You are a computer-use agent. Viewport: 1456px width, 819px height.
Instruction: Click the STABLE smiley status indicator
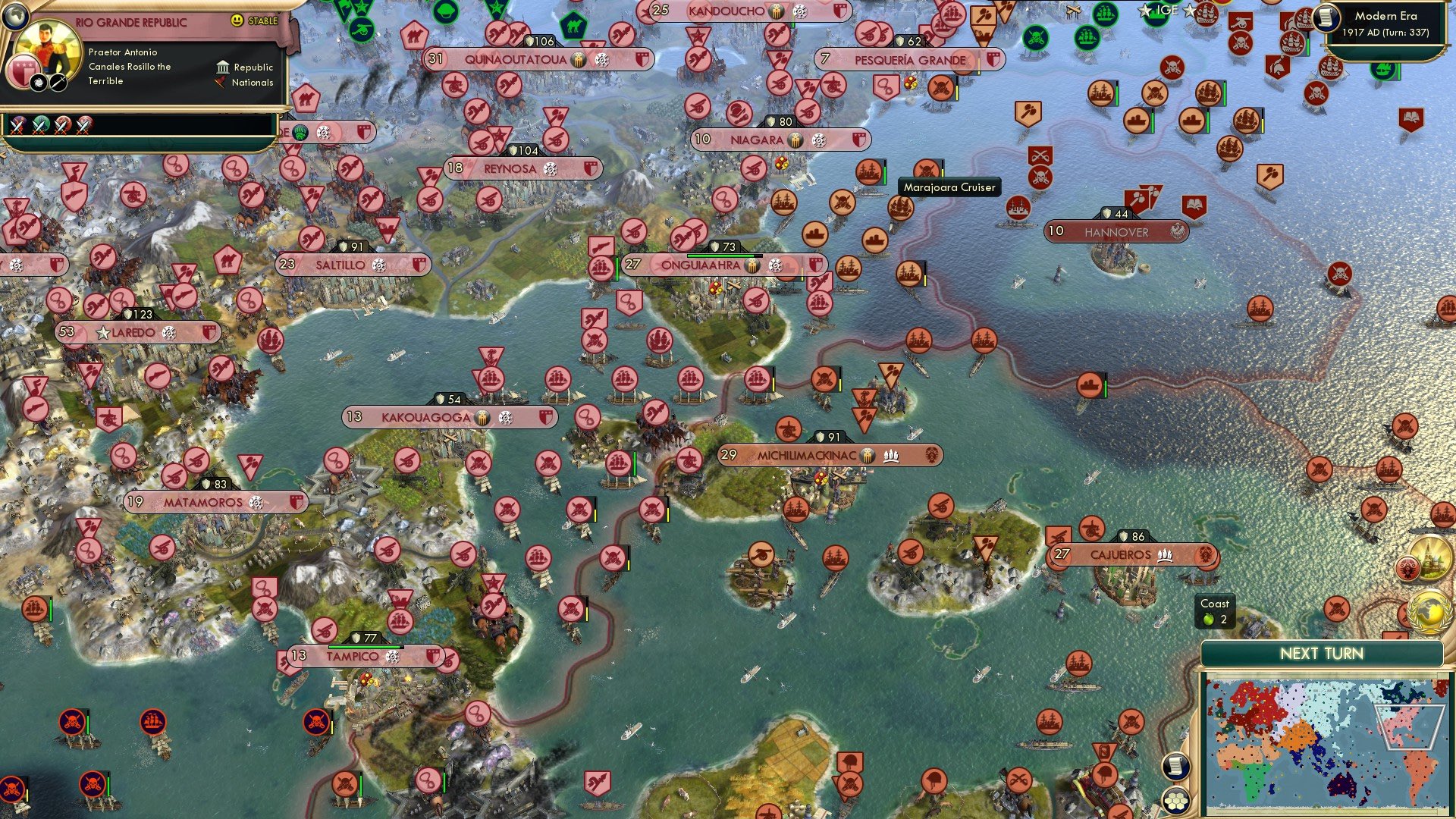237,21
